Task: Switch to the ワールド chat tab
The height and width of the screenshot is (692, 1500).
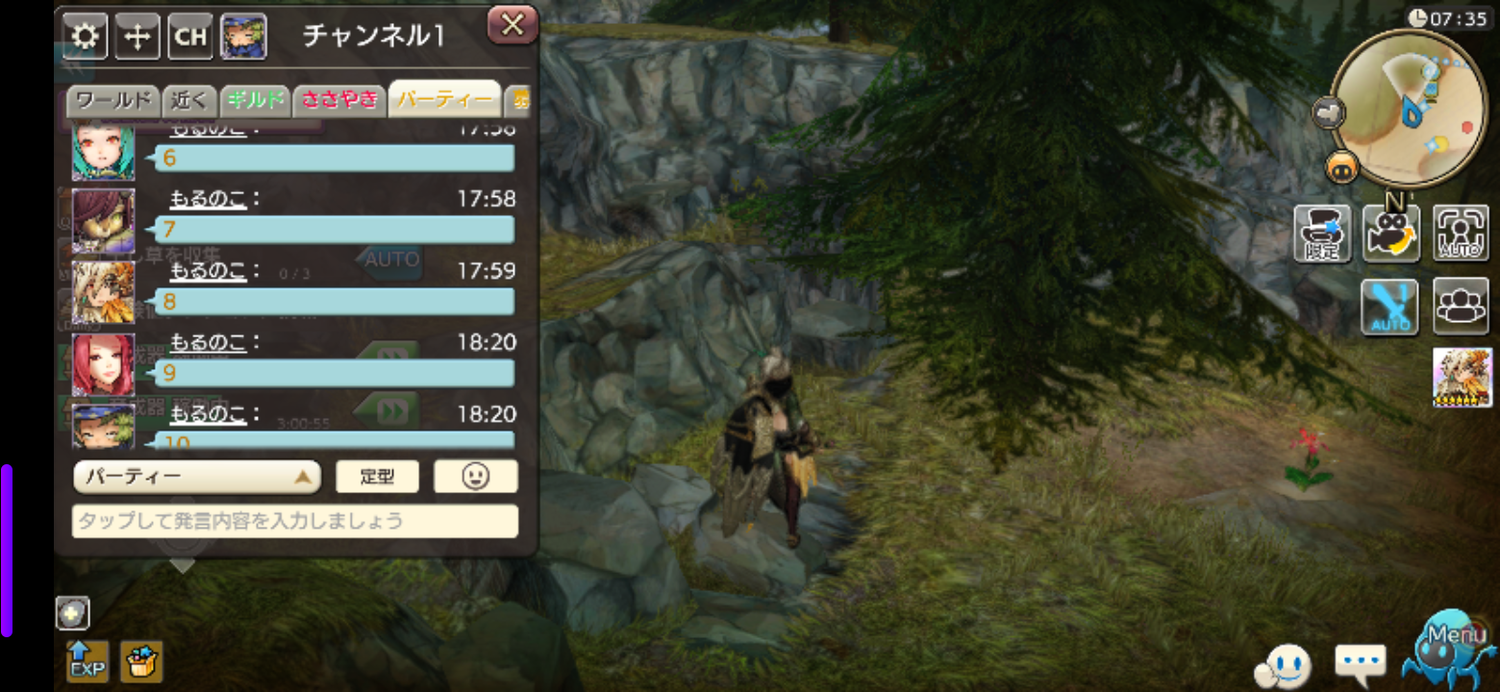Action: (114, 100)
